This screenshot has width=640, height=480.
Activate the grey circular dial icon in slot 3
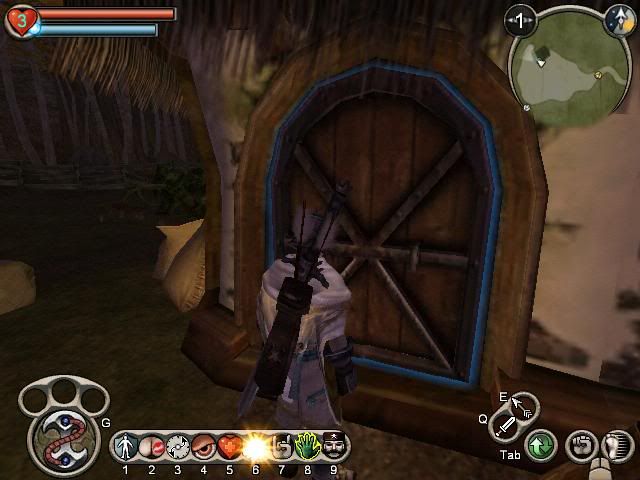177,445
